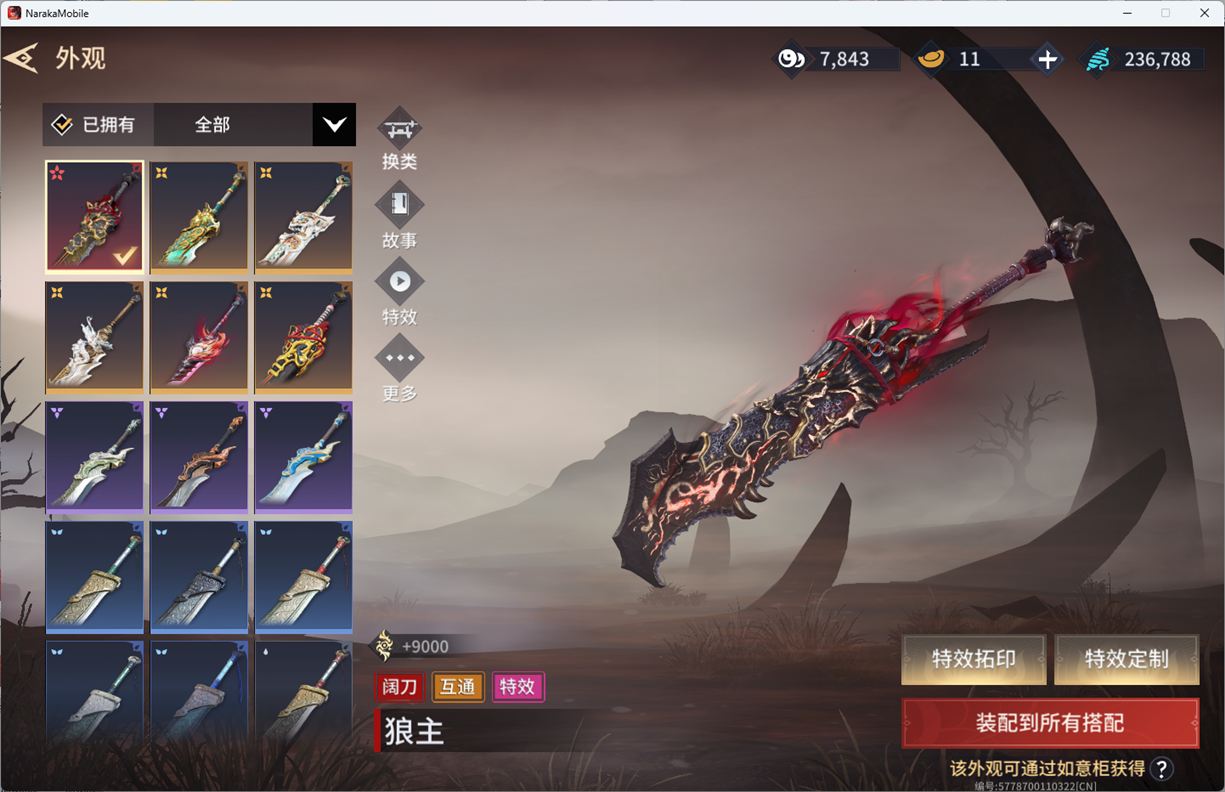
Task: Open the 换类 weapon type switcher
Action: point(399,130)
